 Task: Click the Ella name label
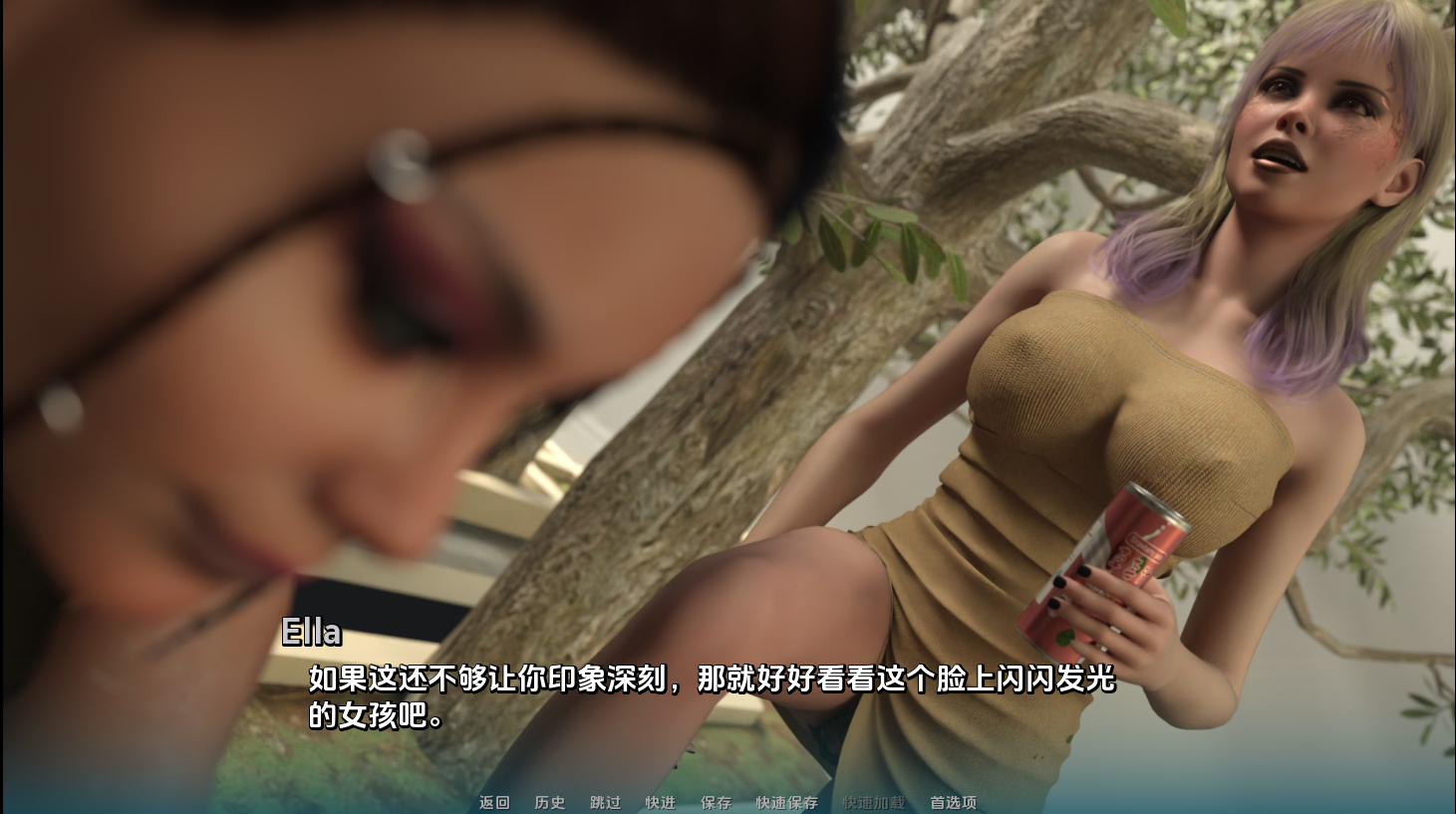[x=311, y=630]
